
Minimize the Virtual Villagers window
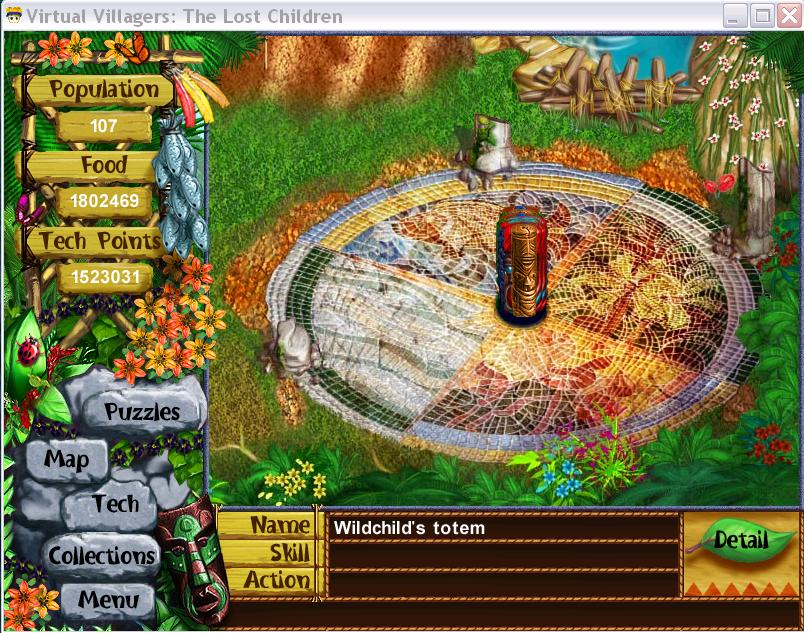tap(736, 16)
